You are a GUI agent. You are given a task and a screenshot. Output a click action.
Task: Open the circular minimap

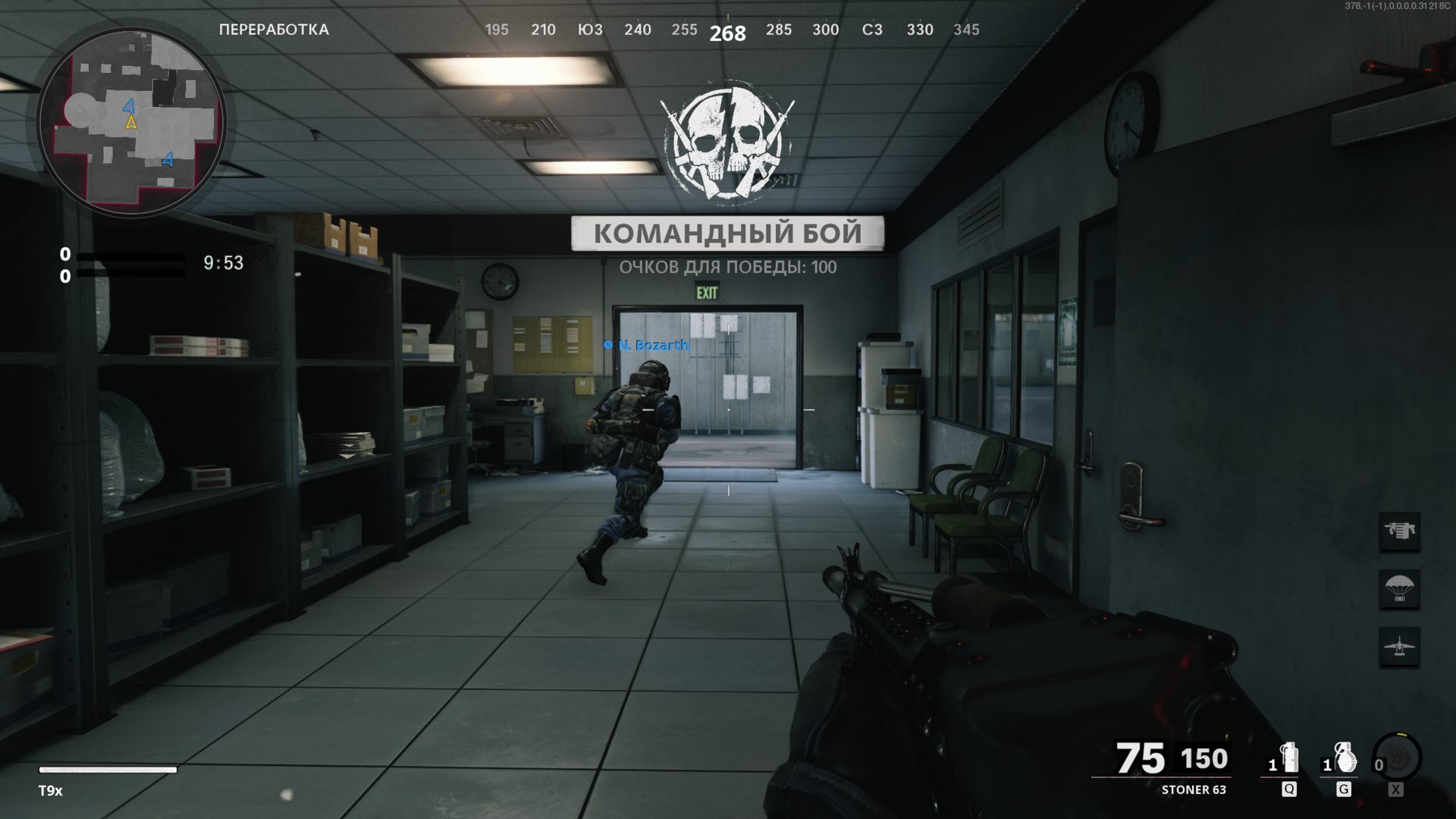(x=132, y=121)
